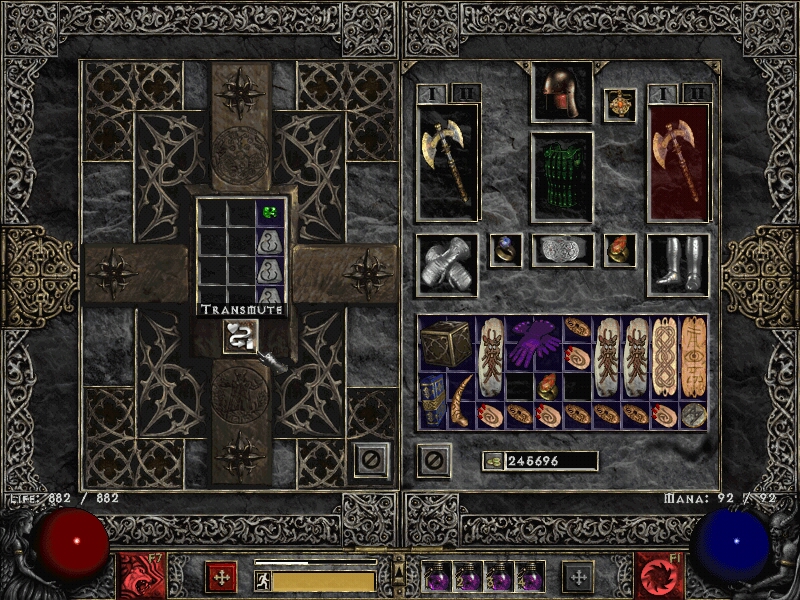Click the Transmute button in the cube

coord(237,336)
